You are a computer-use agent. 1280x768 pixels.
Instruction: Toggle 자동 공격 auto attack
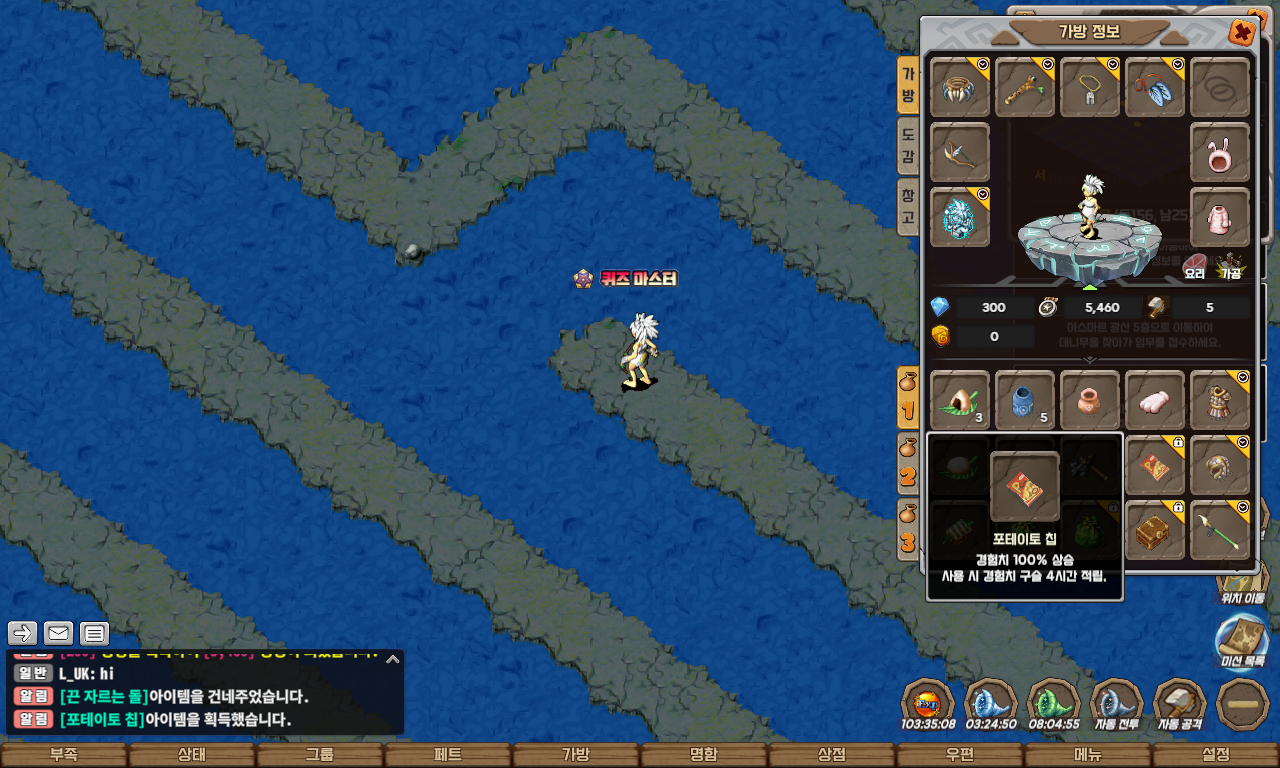(x=1180, y=704)
